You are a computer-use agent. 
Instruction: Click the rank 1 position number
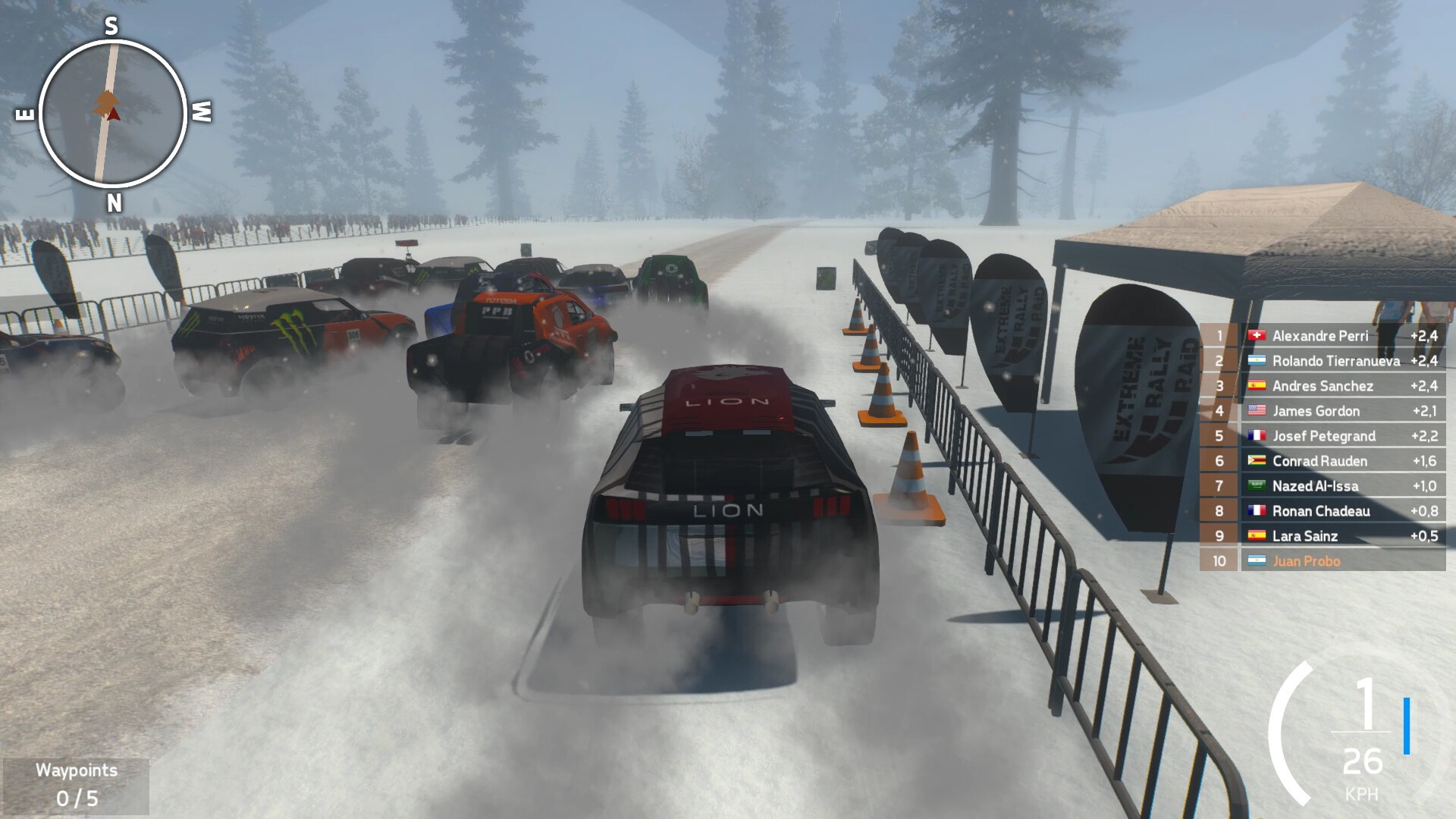(x=1221, y=336)
